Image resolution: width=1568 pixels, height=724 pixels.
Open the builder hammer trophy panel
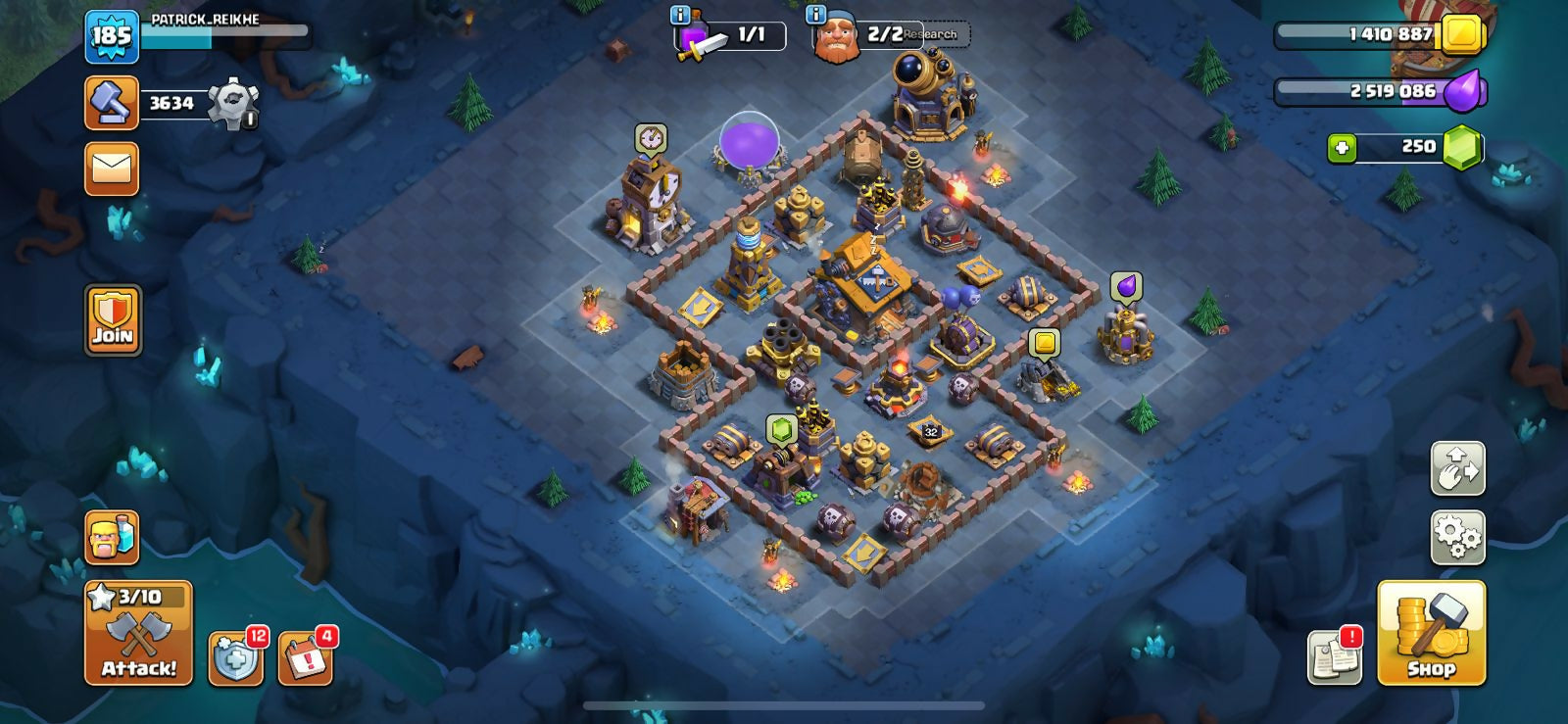click(x=111, y=103)
